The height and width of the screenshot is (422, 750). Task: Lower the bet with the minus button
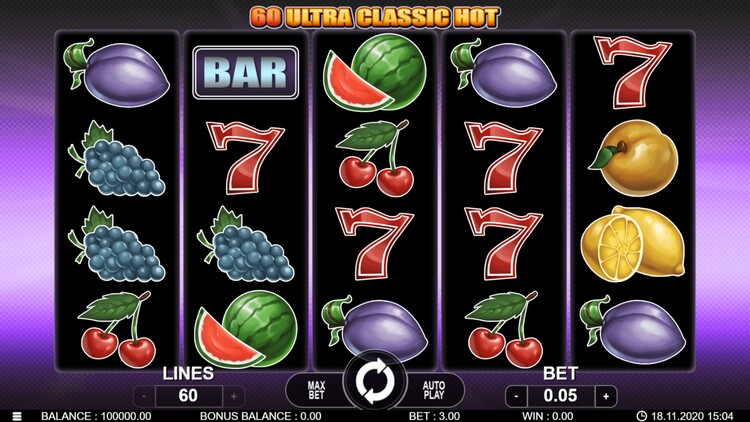point(517,396)
